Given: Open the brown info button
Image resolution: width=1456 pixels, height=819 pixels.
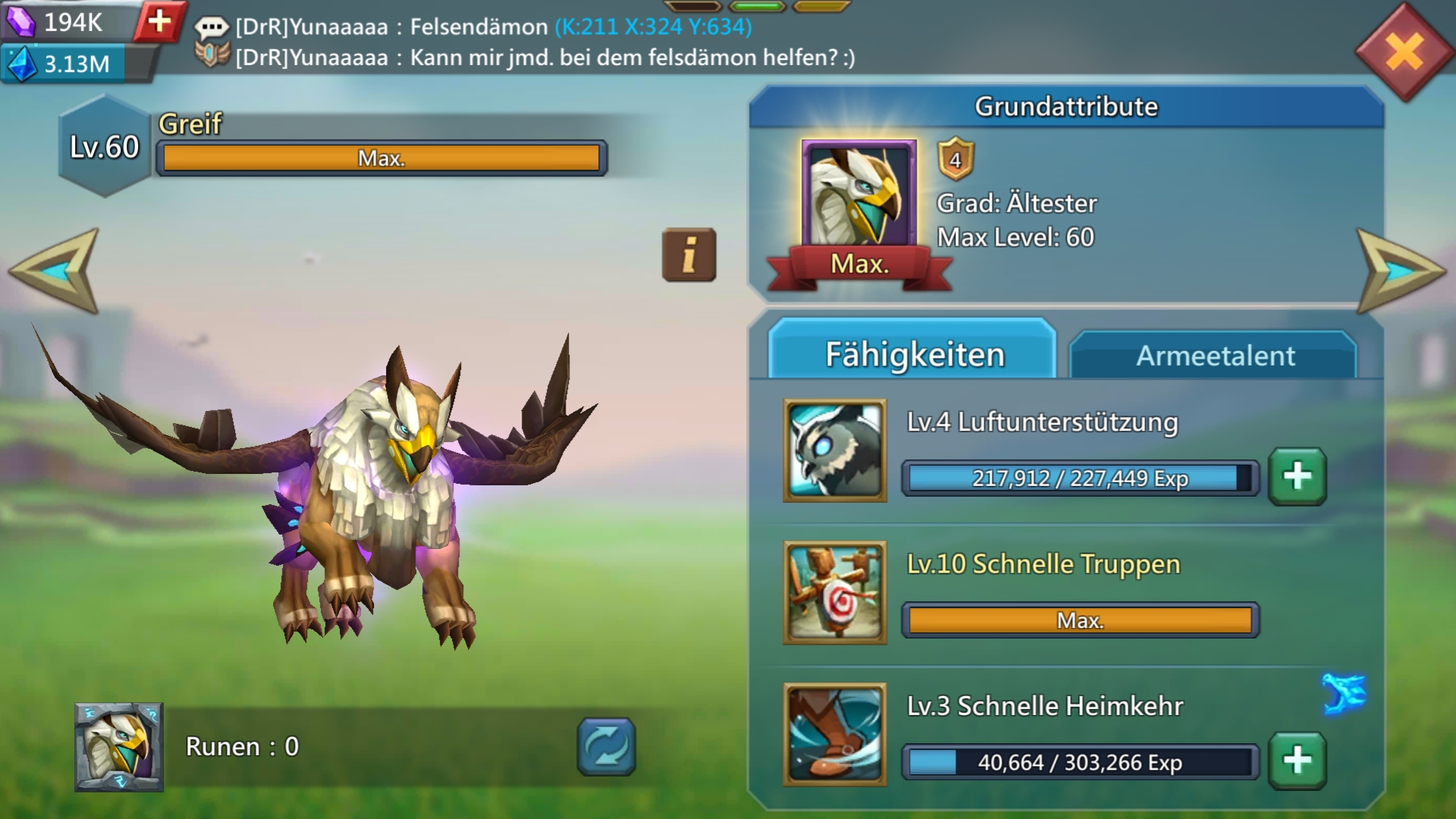Looking at the screenshot, I should [689, 255].
